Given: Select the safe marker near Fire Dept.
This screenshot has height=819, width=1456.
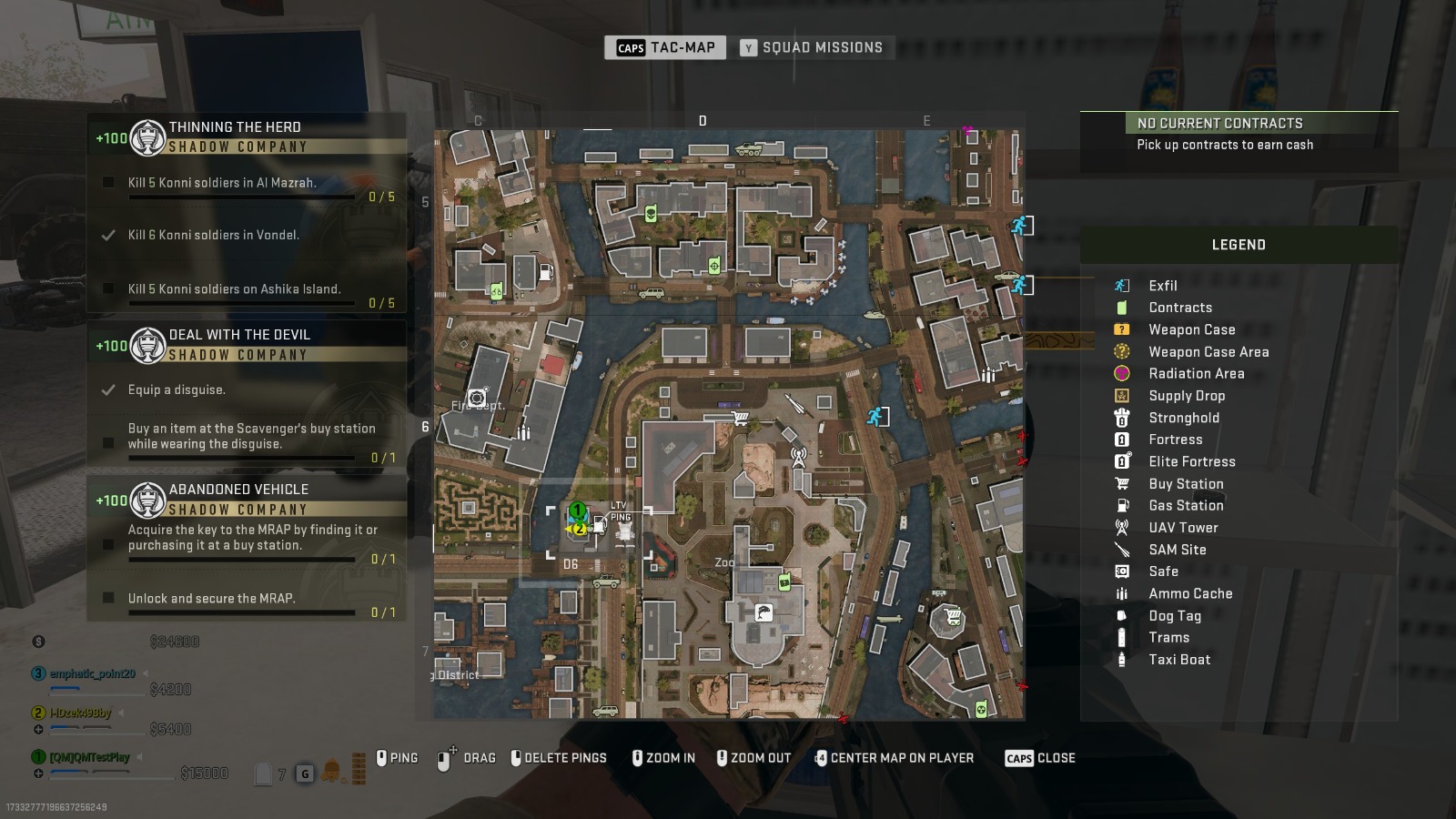Looking at the screenshot, I should pos(477,398).
